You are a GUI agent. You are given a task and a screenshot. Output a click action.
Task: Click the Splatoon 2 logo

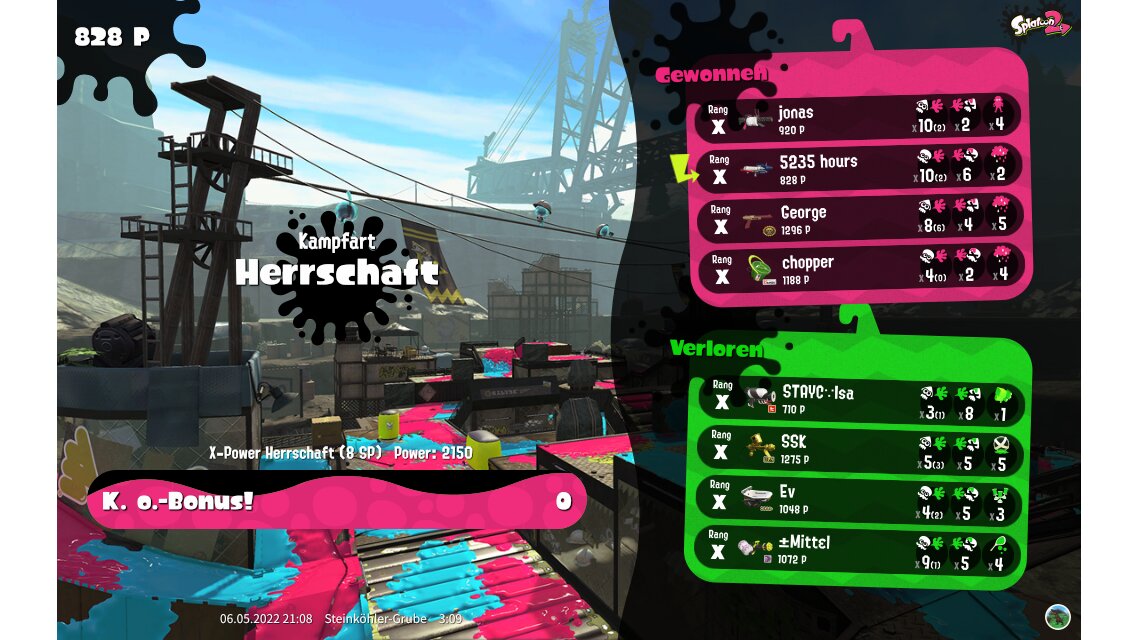click(x=1040, y=23)
